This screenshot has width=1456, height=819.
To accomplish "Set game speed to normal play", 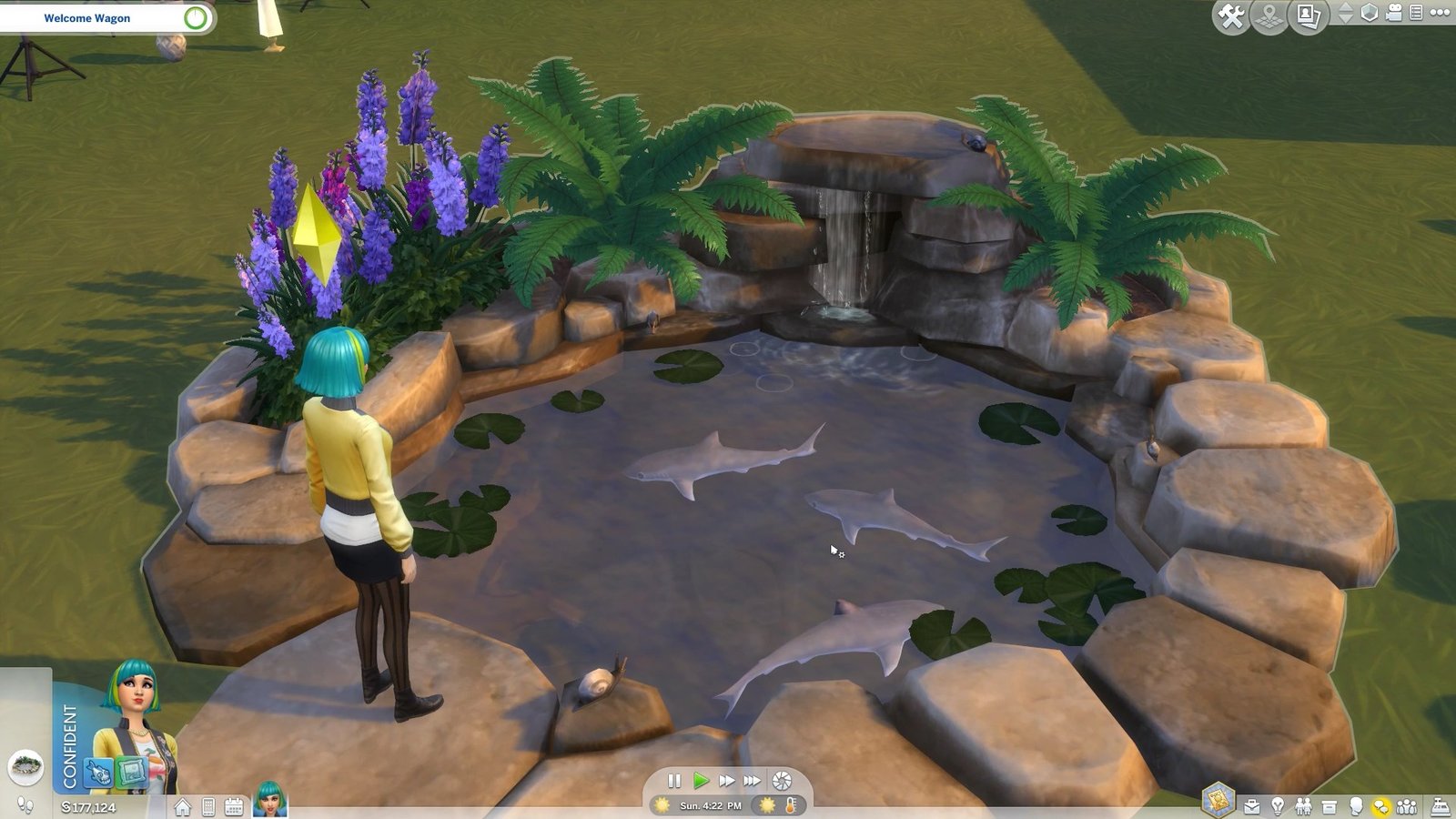I will point(700,781).
